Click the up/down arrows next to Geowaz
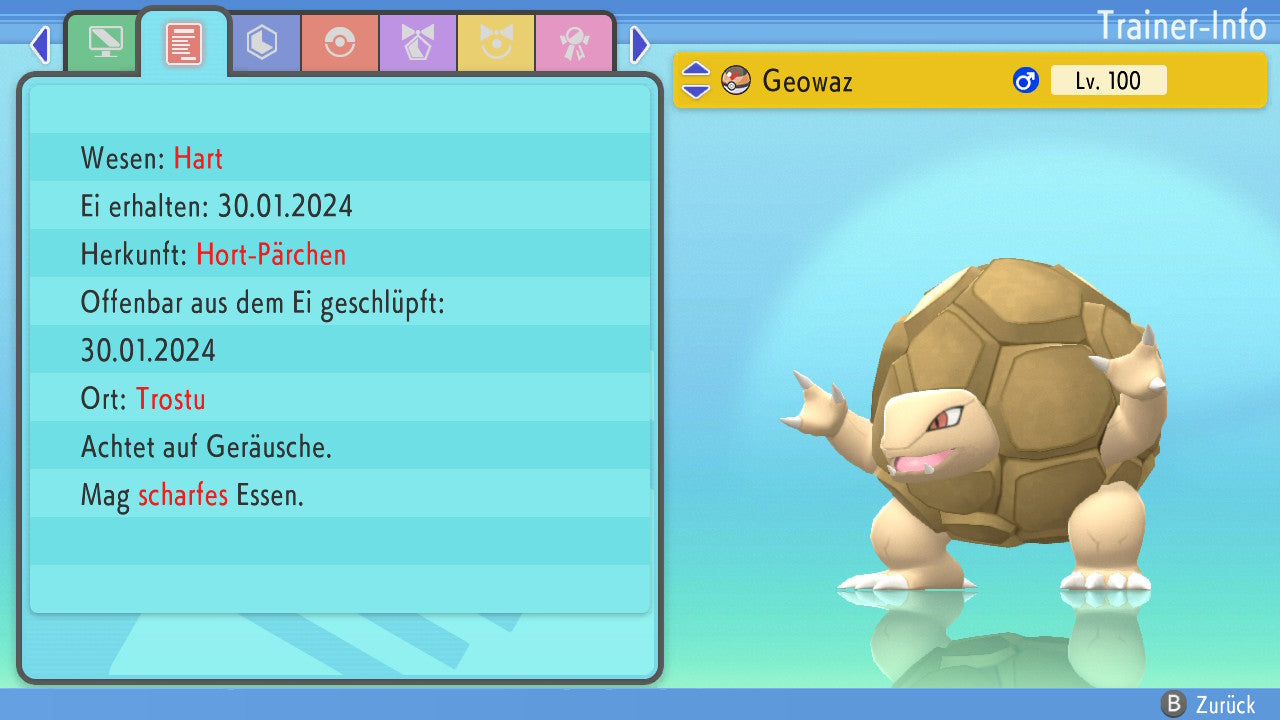 point(696,81)
